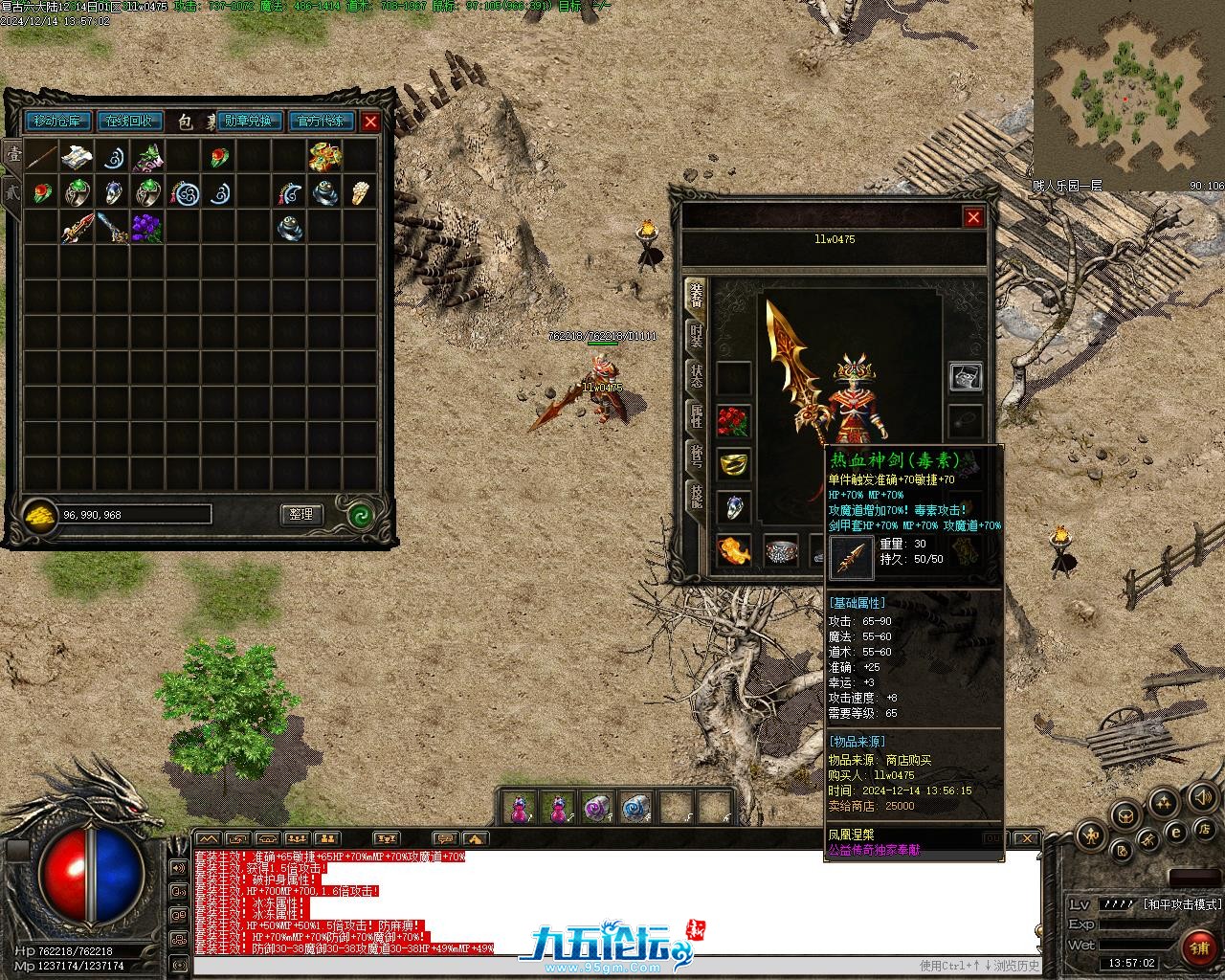Switch to the 时装 costume tab
The image size is (1225, 980).
click(697, 334)
